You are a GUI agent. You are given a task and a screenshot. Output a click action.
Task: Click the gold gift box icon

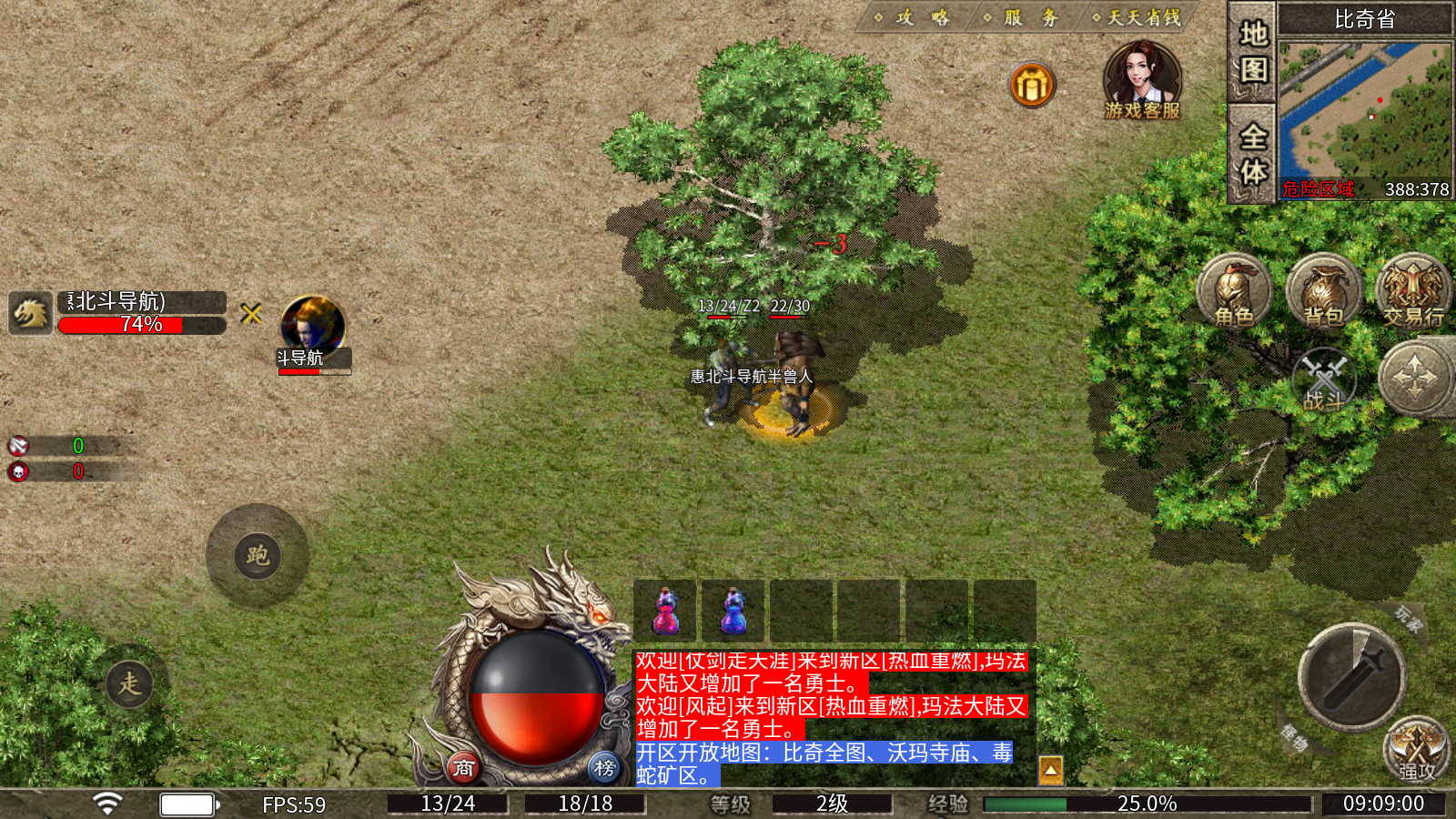[1032, 86]
